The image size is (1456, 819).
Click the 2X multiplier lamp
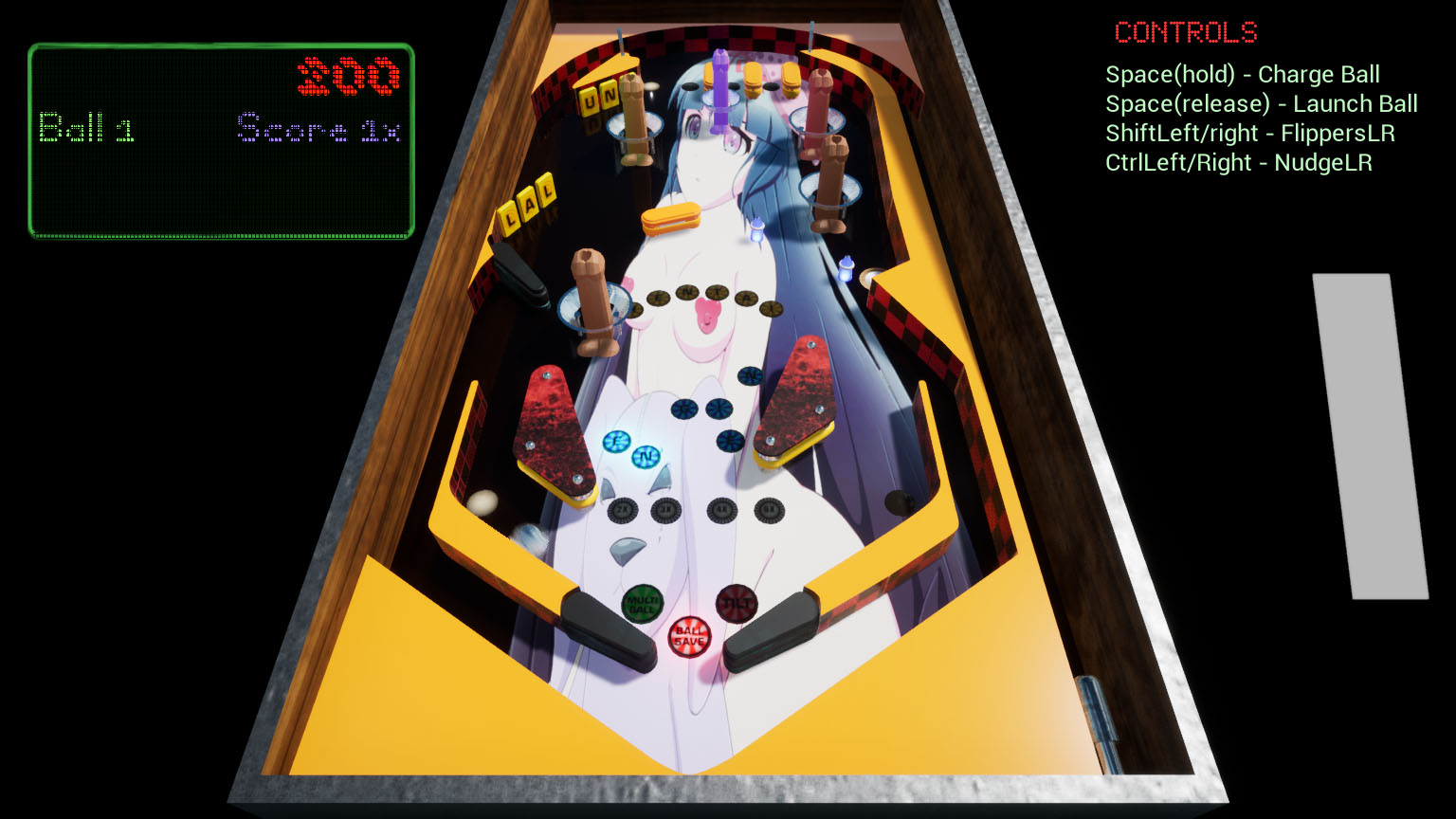click(623, 512)
